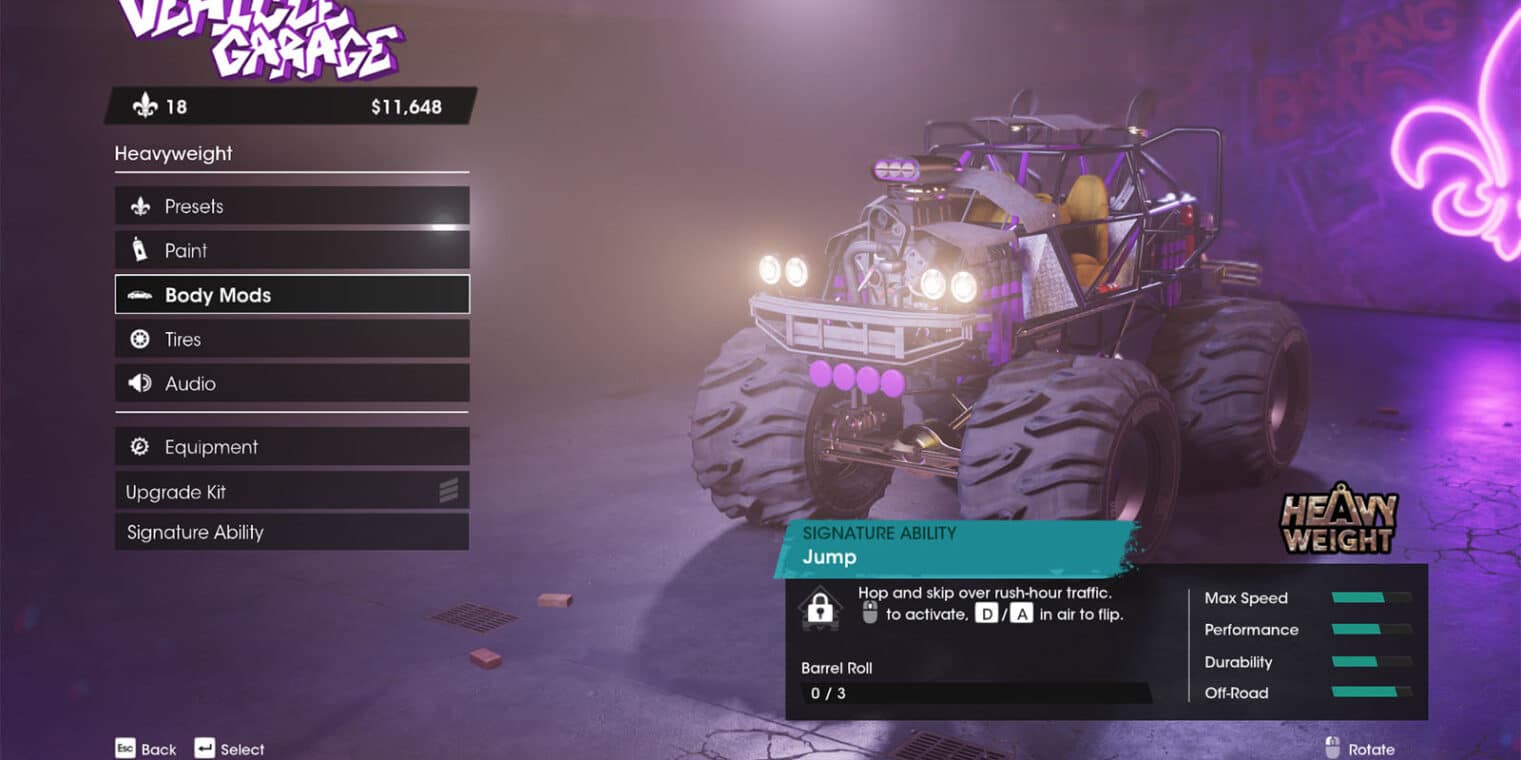Click the Select button at the bottom

point(230,749)
